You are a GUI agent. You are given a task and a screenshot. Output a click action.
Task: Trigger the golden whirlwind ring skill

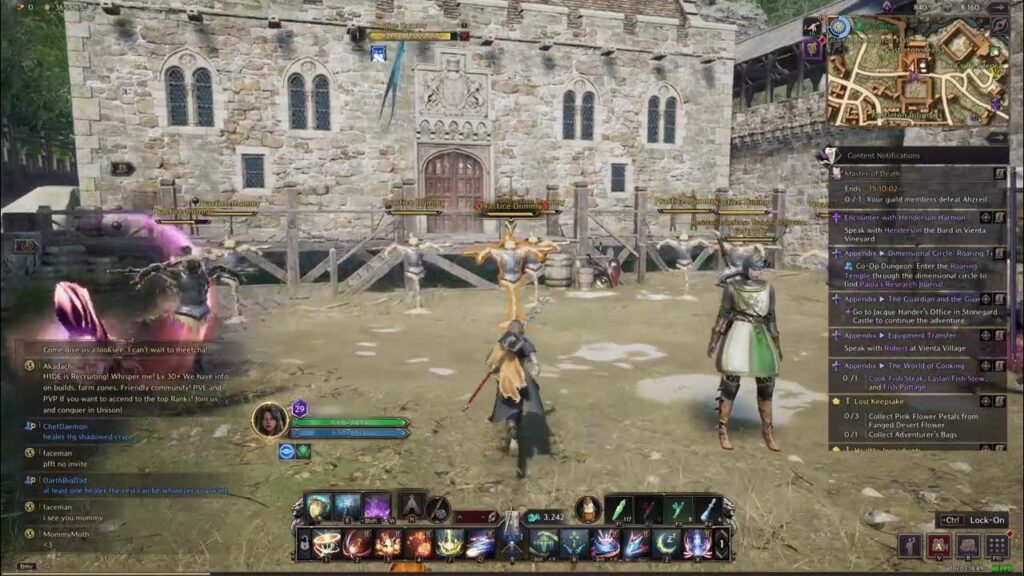(326, 544)
